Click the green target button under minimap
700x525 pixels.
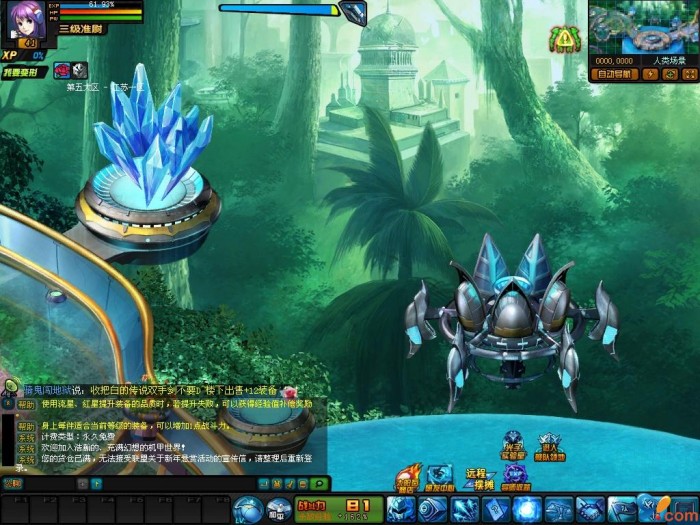[x=669, y=74]
